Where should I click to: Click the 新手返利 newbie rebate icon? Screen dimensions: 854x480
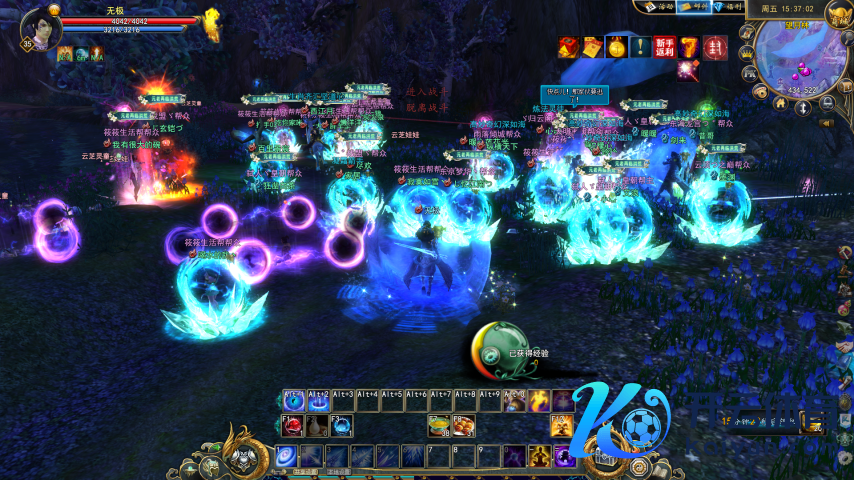point(665,46)
